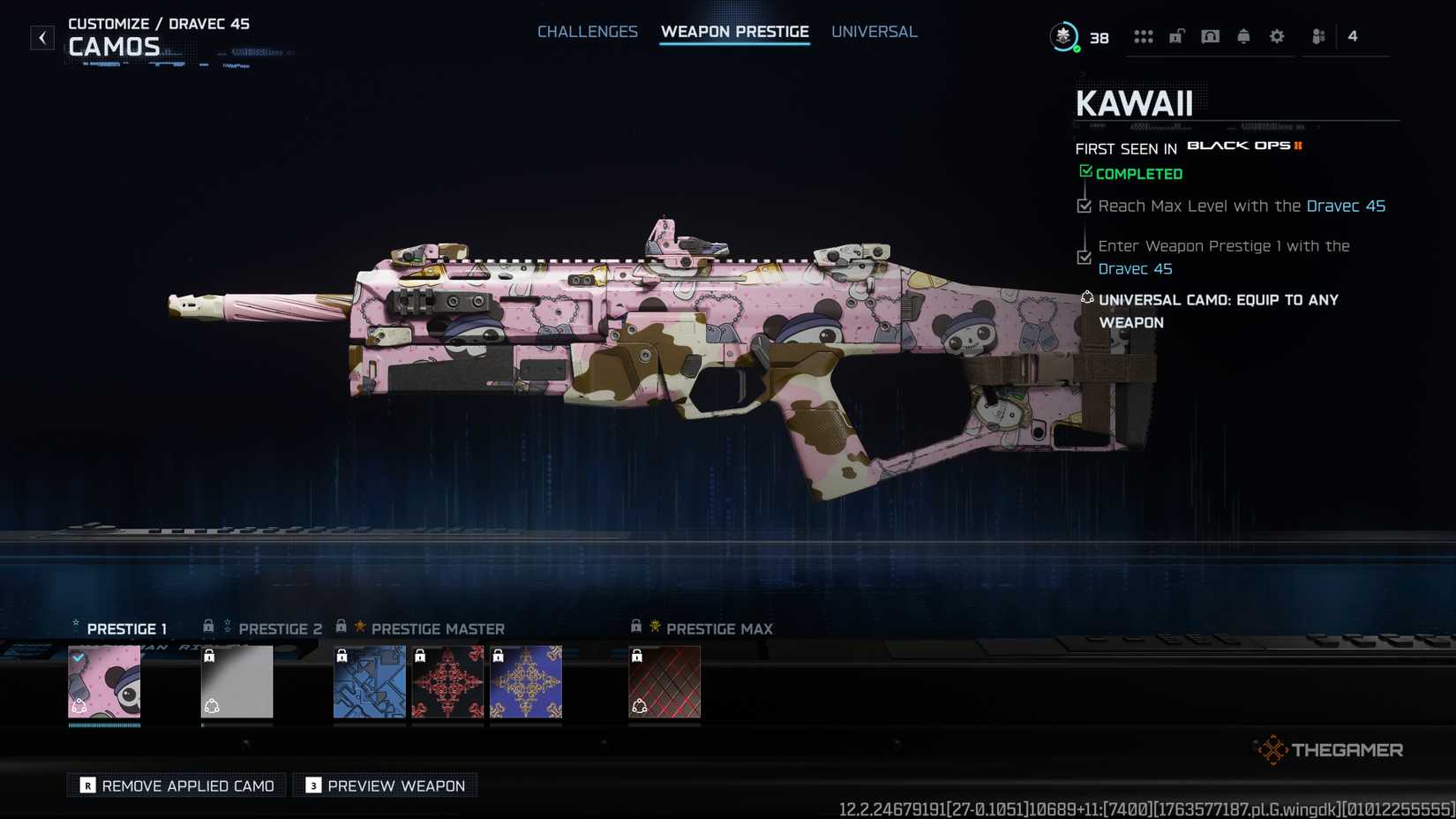Select the red diamond Prestige Max camo swatch
The height and width of the screenshot is (819, 1456).
point(664,681)
